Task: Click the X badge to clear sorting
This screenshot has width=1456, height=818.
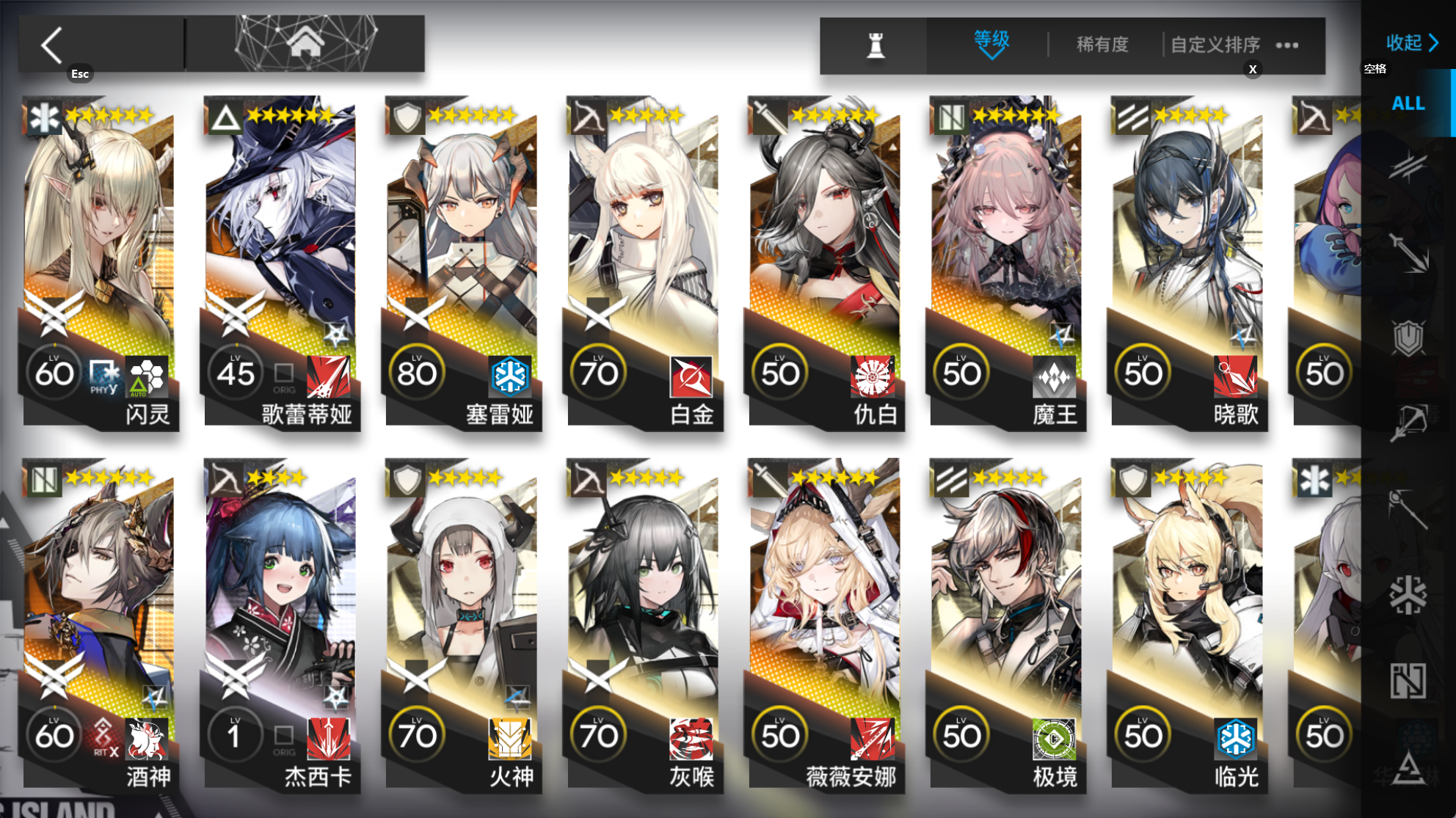Action: 1253,69
